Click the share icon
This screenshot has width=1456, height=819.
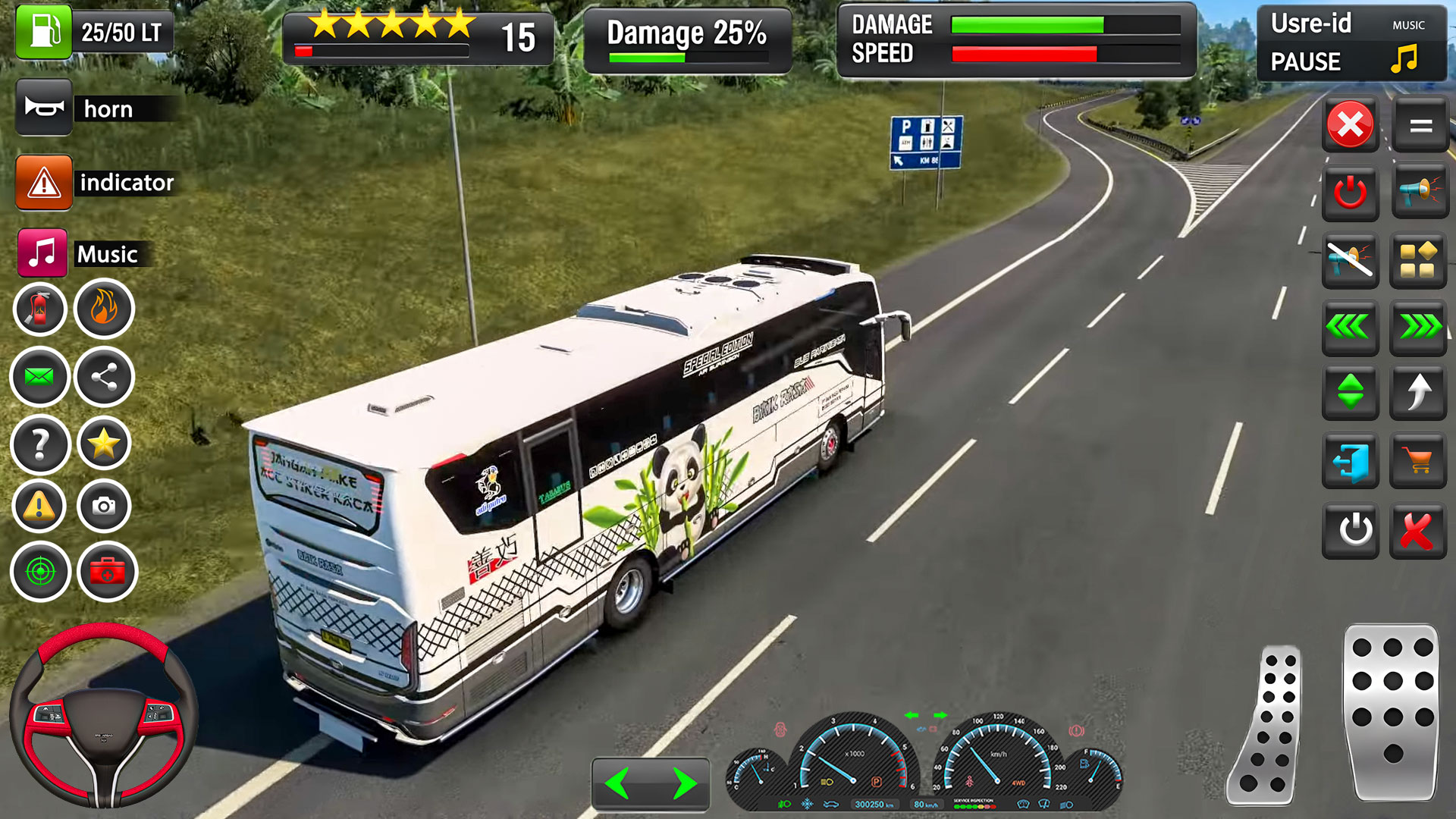(x=105, y=377)
